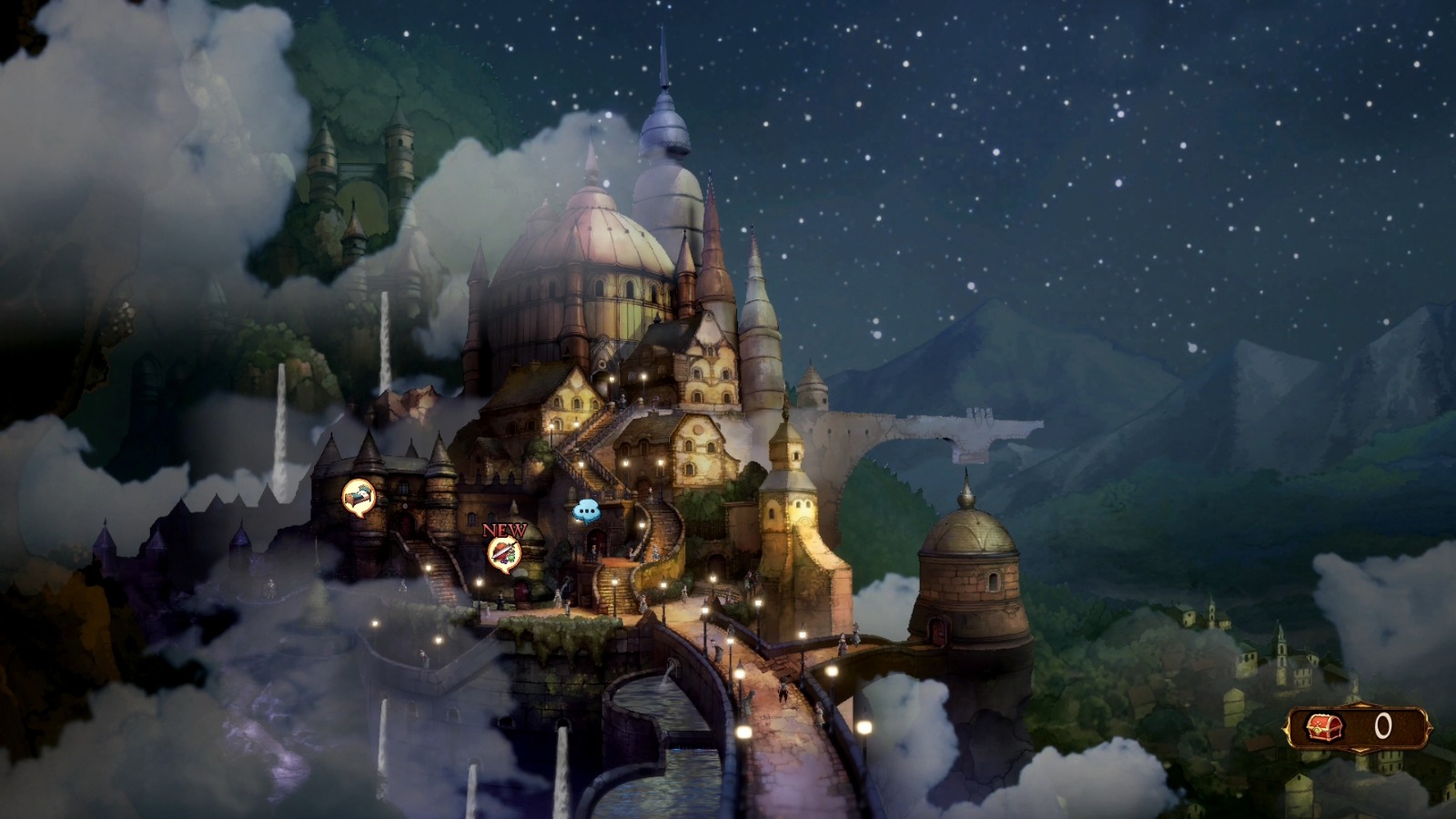Click the sword on the shop bubble icon
This screenshot has width=1456, height=819.
pyautogui.click(x=506, y=549)
